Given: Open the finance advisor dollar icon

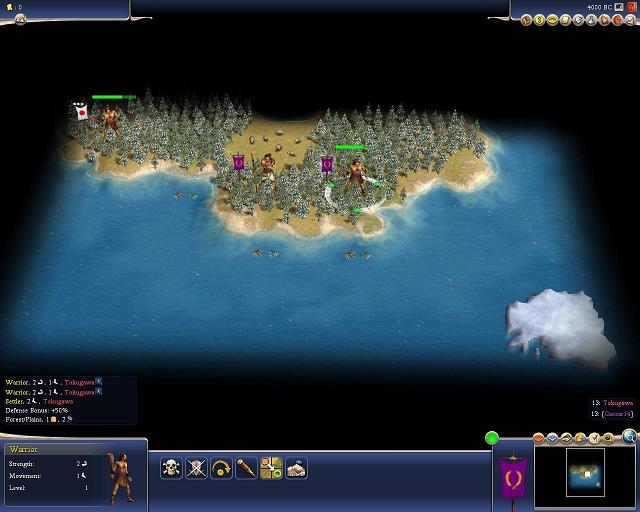Looking at the screenshot, I should click(x=540, y=19).
